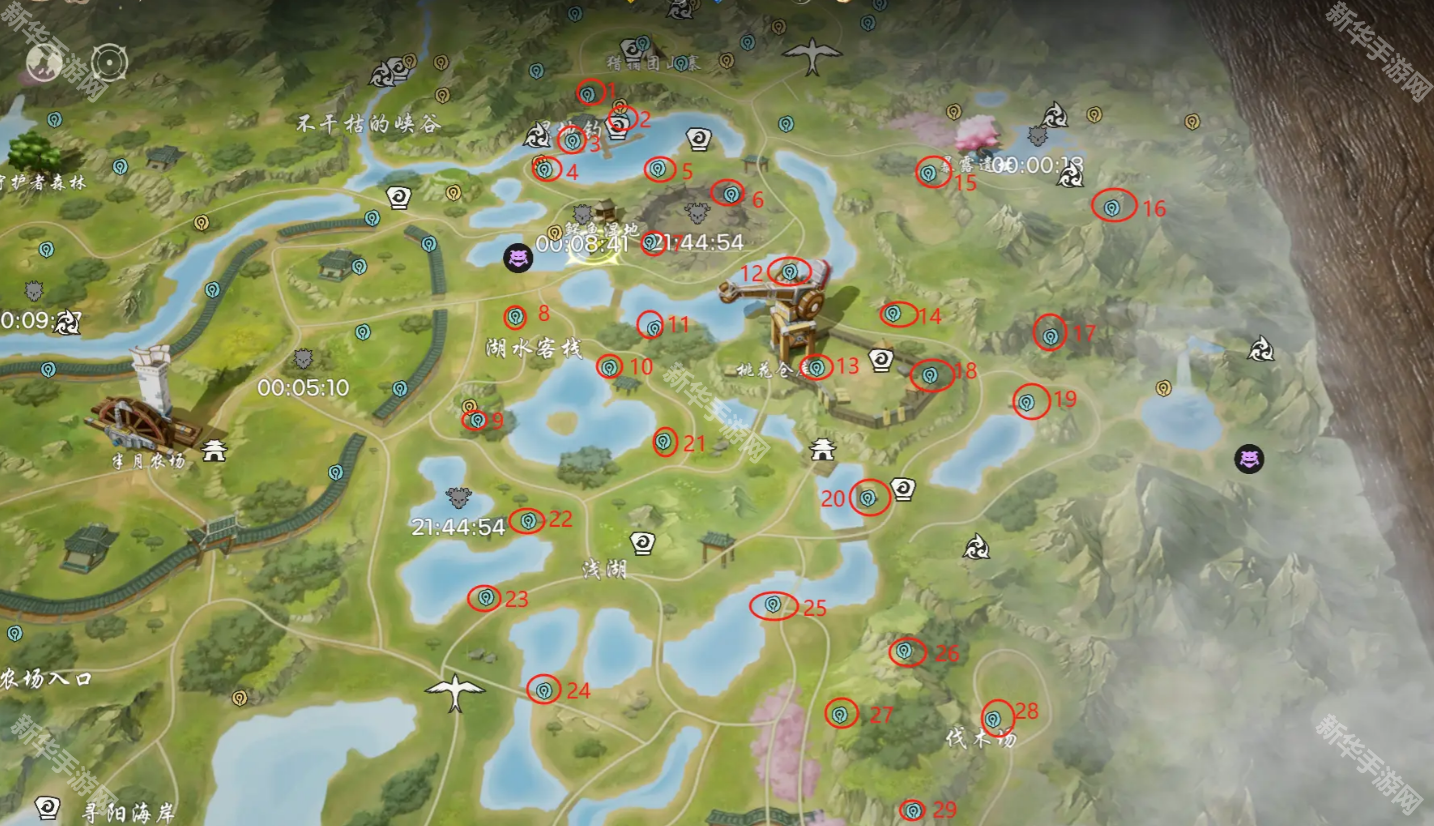
Task: Click the map marker circled as 23
Action: [x=485, y=598]
